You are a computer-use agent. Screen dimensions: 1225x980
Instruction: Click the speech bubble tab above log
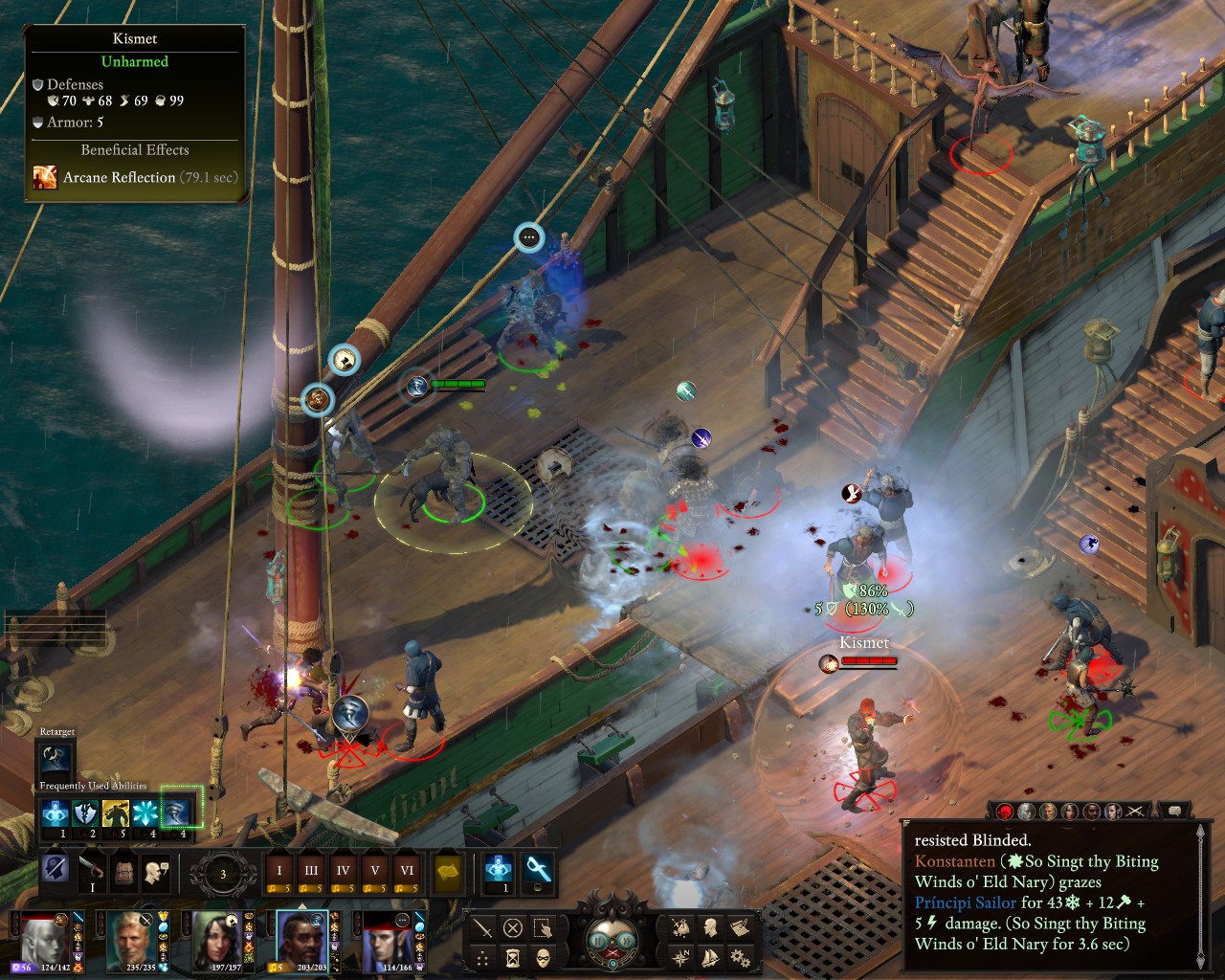coord(1174,812)
